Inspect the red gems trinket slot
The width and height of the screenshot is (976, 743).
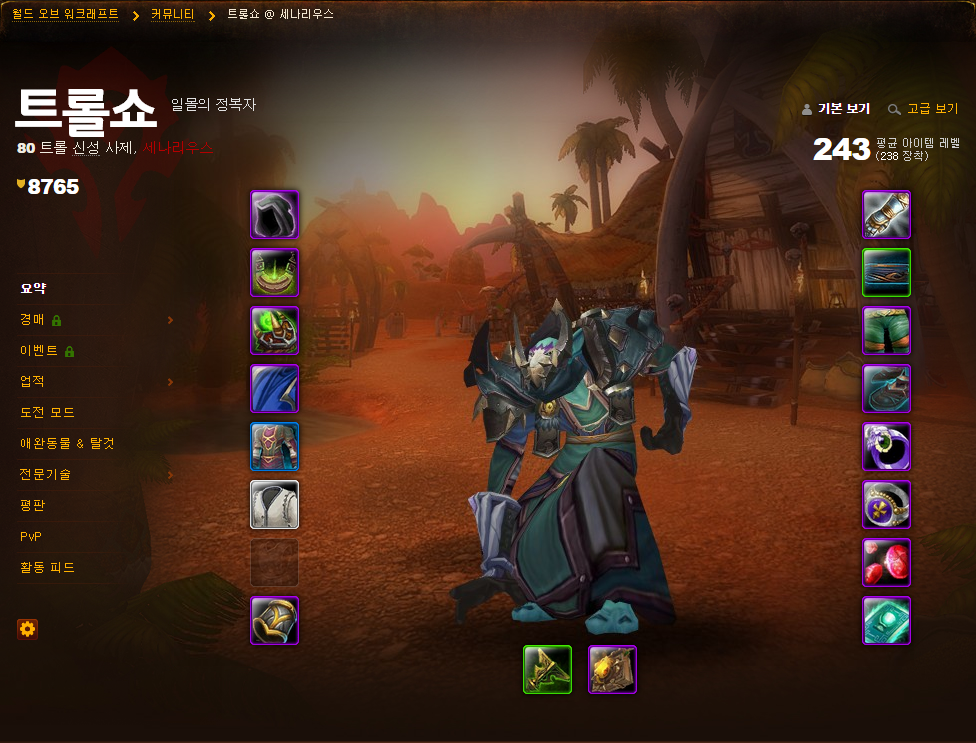pos(886,563)
